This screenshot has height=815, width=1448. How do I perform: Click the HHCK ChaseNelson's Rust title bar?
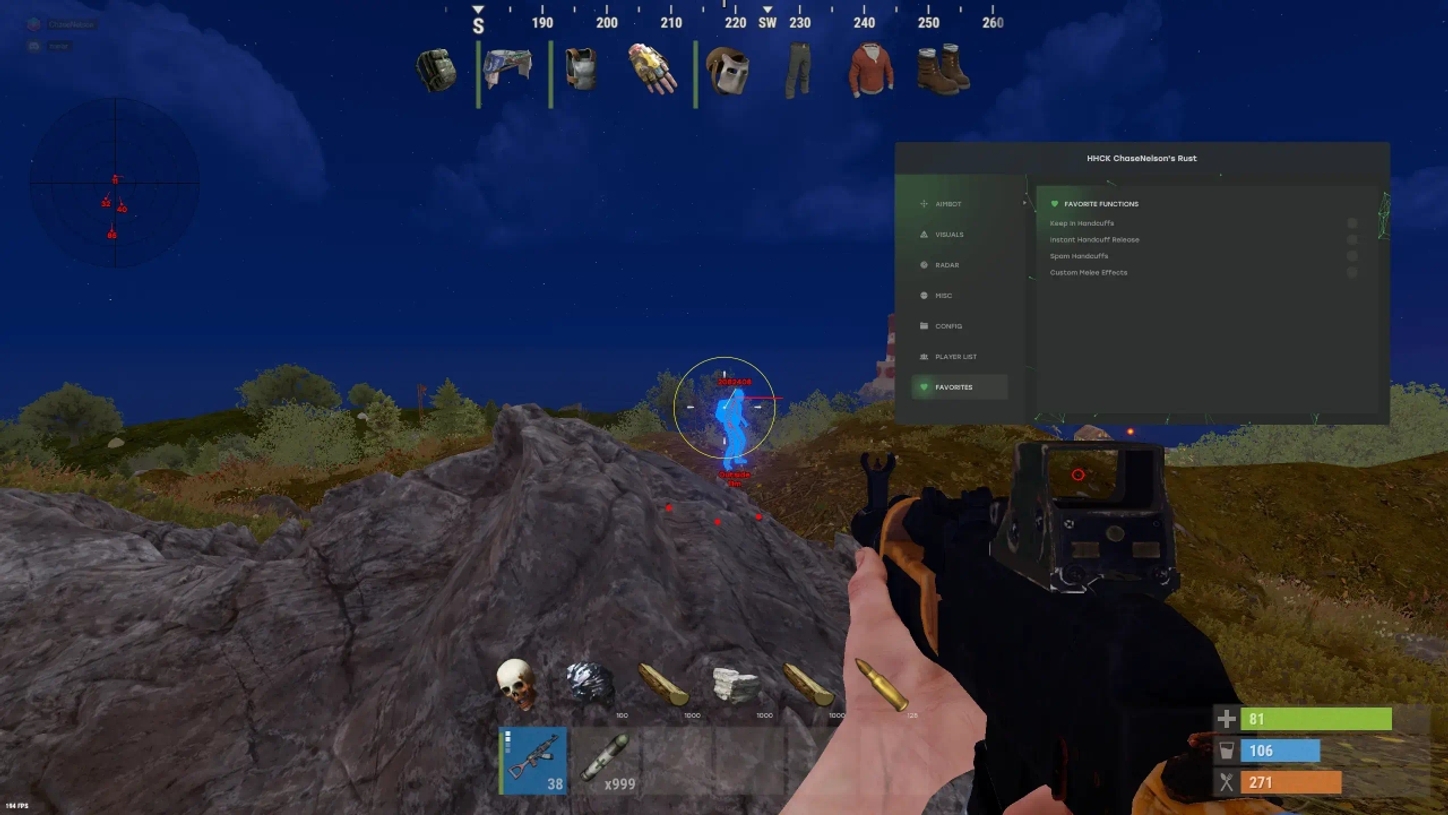[1143, 158]
